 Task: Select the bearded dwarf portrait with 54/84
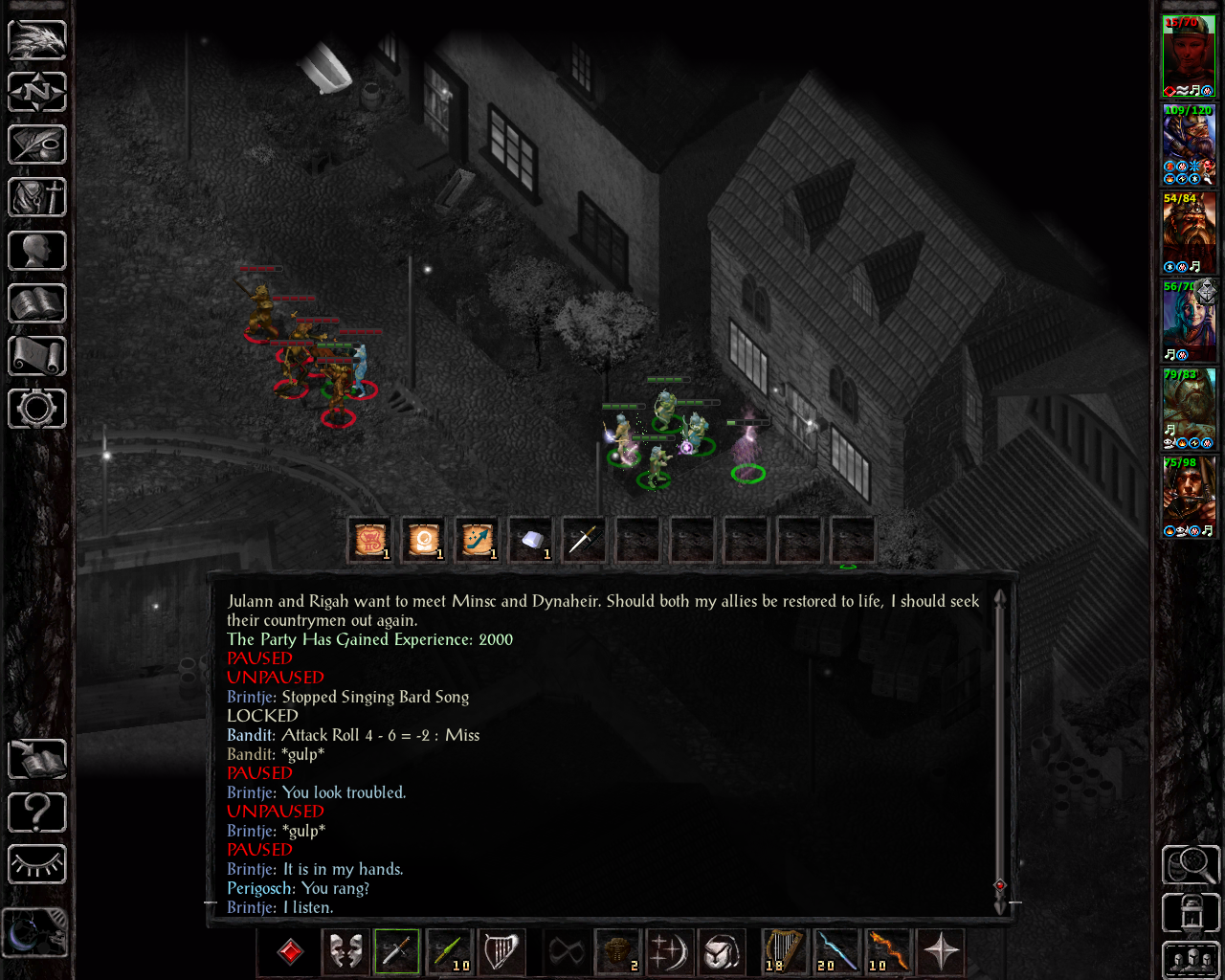pyautogui.click(x=1189, y=233)
